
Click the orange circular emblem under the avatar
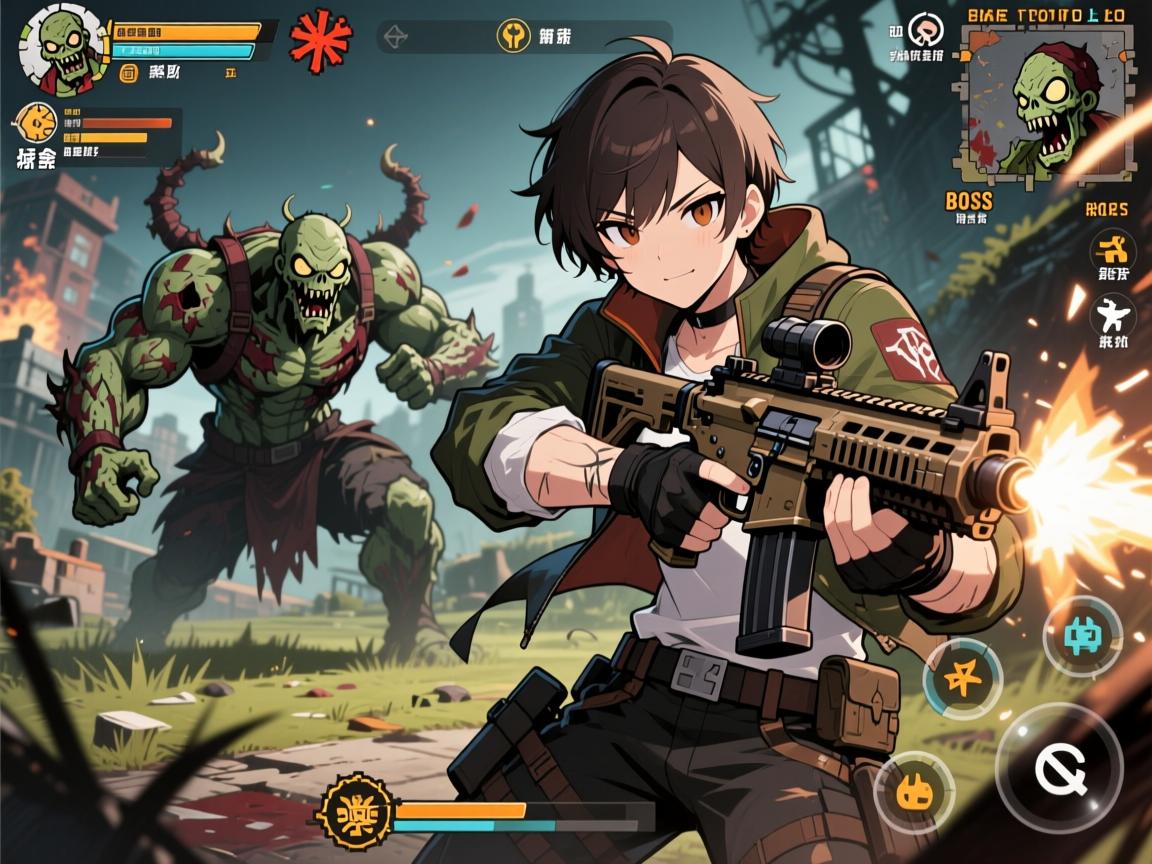pyautogui.click(x=37, y=125)
